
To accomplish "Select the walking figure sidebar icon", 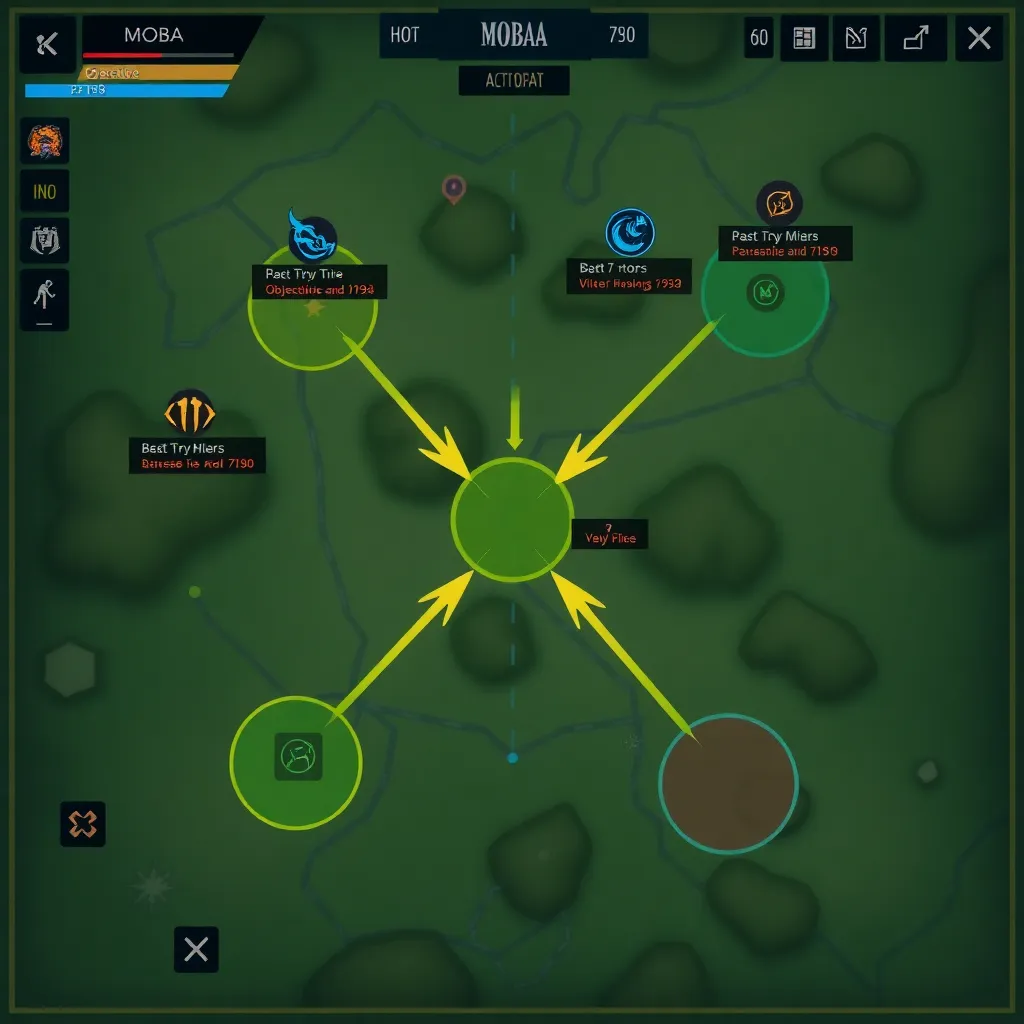I will tap(45, 297).
